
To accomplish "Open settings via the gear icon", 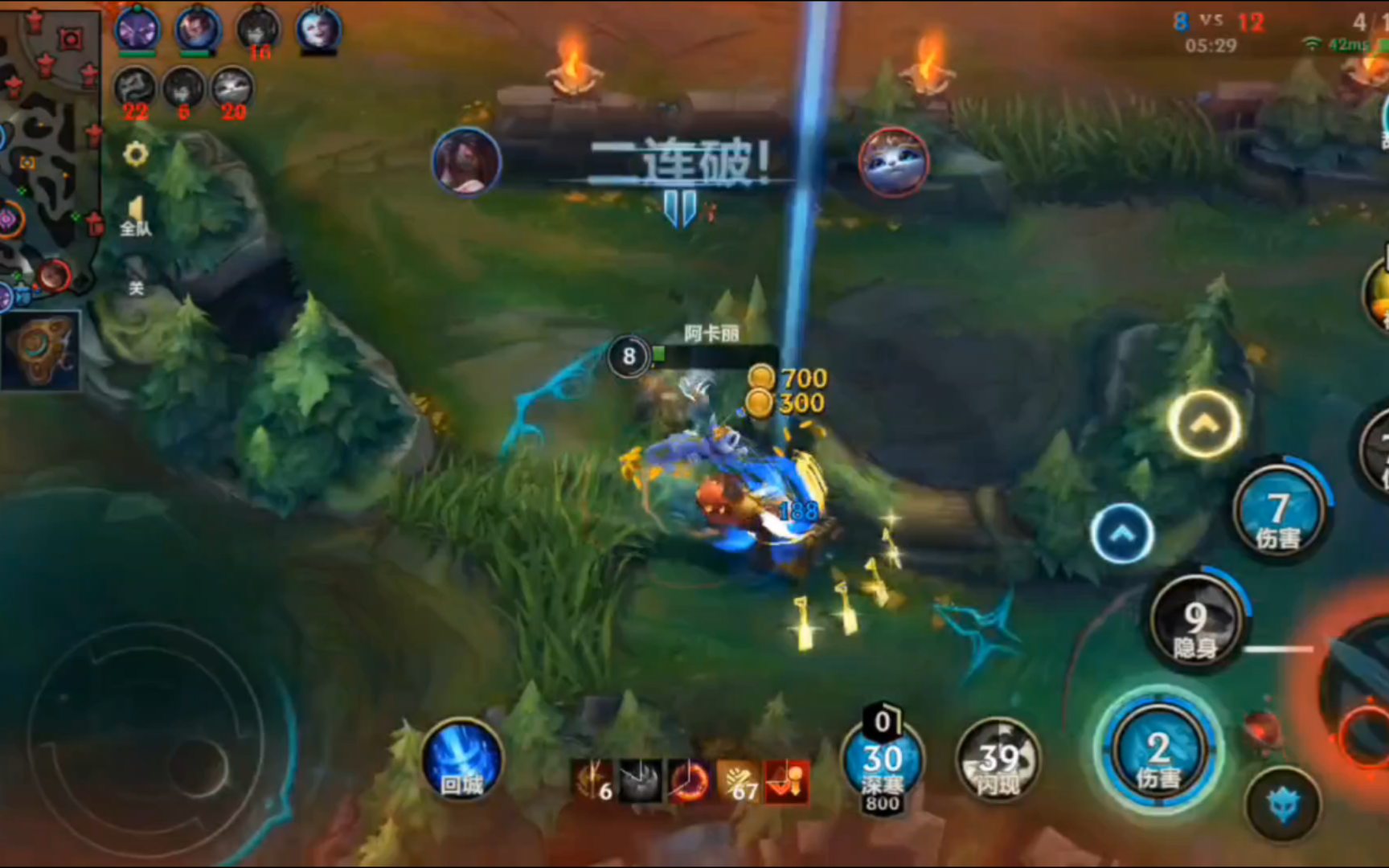I will [136, 154].
